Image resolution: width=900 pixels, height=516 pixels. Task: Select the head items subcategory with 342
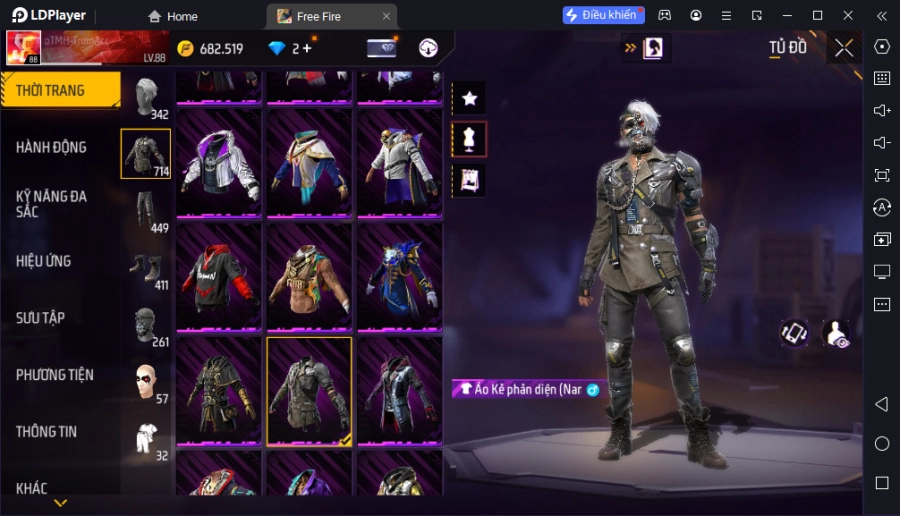pos(147,97)
